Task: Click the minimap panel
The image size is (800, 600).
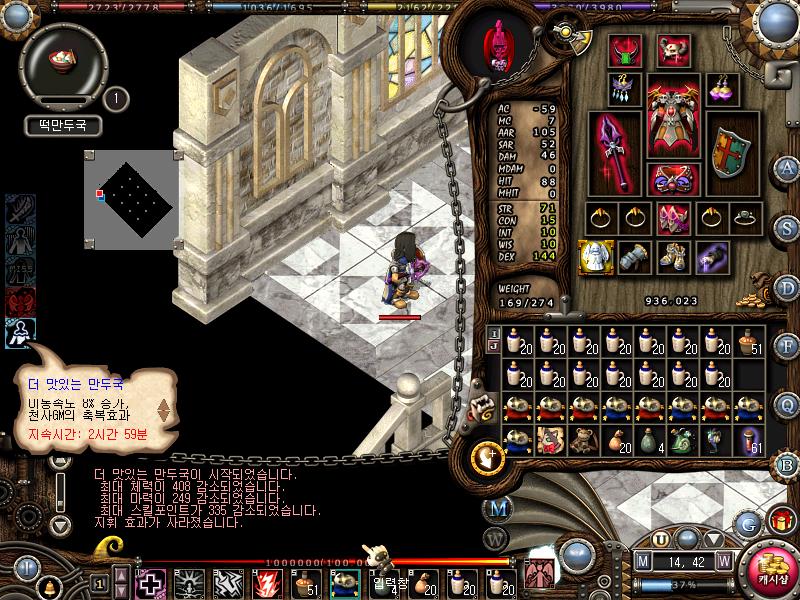Action: click(x=129, y=197)
